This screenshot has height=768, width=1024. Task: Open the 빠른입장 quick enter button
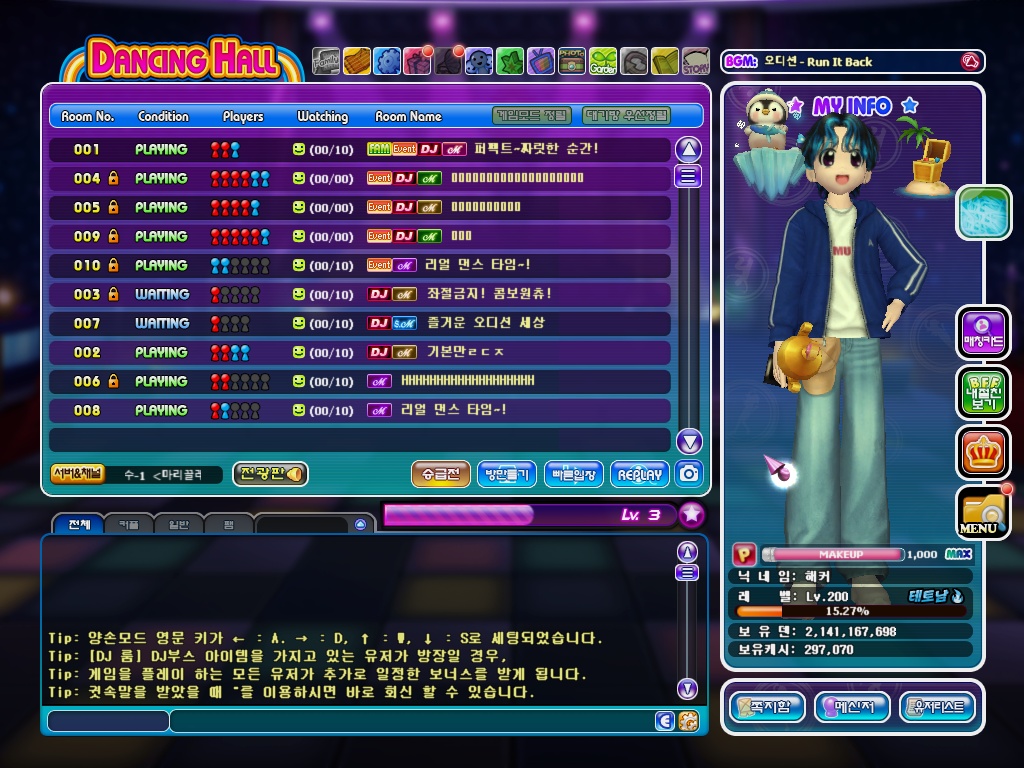point(574,474)
